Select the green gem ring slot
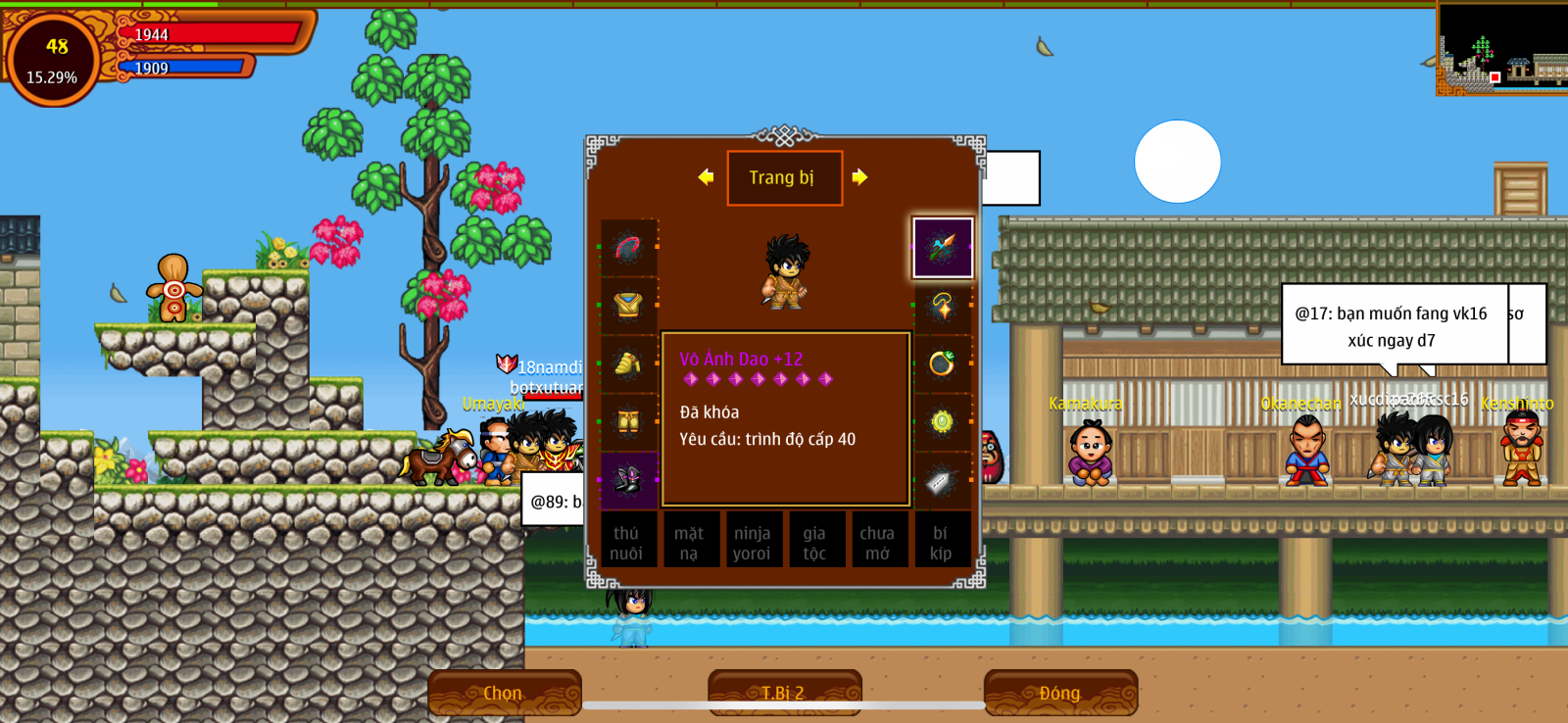This screenshot has height=723, width=1568. [x=942, y=363]
